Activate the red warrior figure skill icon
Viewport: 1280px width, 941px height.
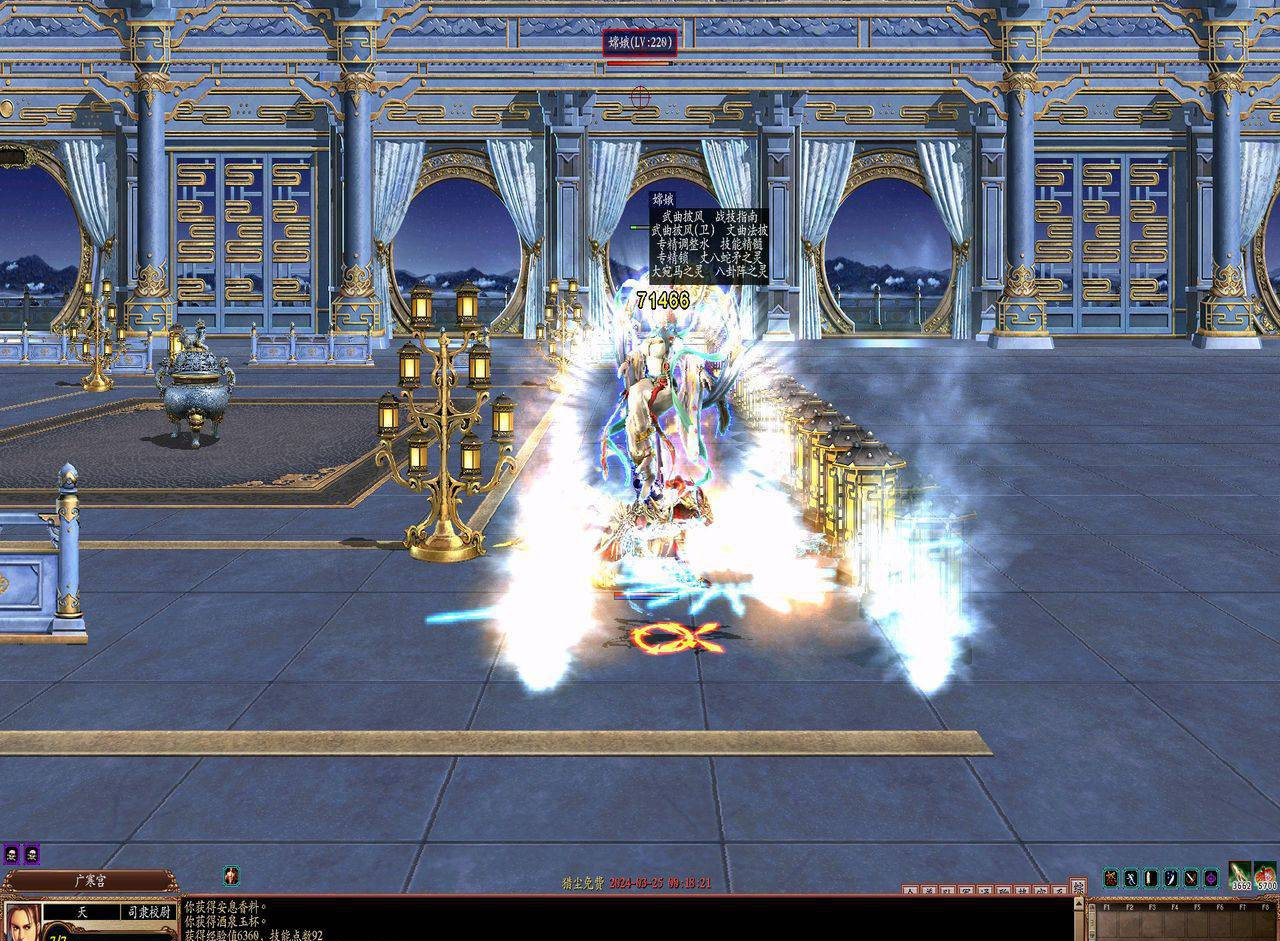click(1110, 878)
